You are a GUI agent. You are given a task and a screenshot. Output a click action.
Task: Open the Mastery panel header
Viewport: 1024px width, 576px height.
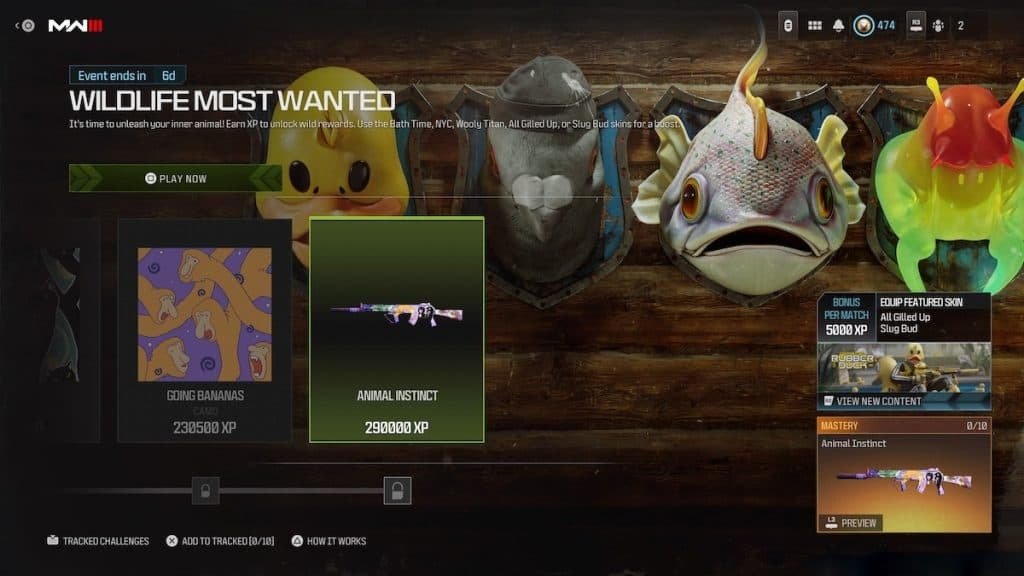pos(903,426)
